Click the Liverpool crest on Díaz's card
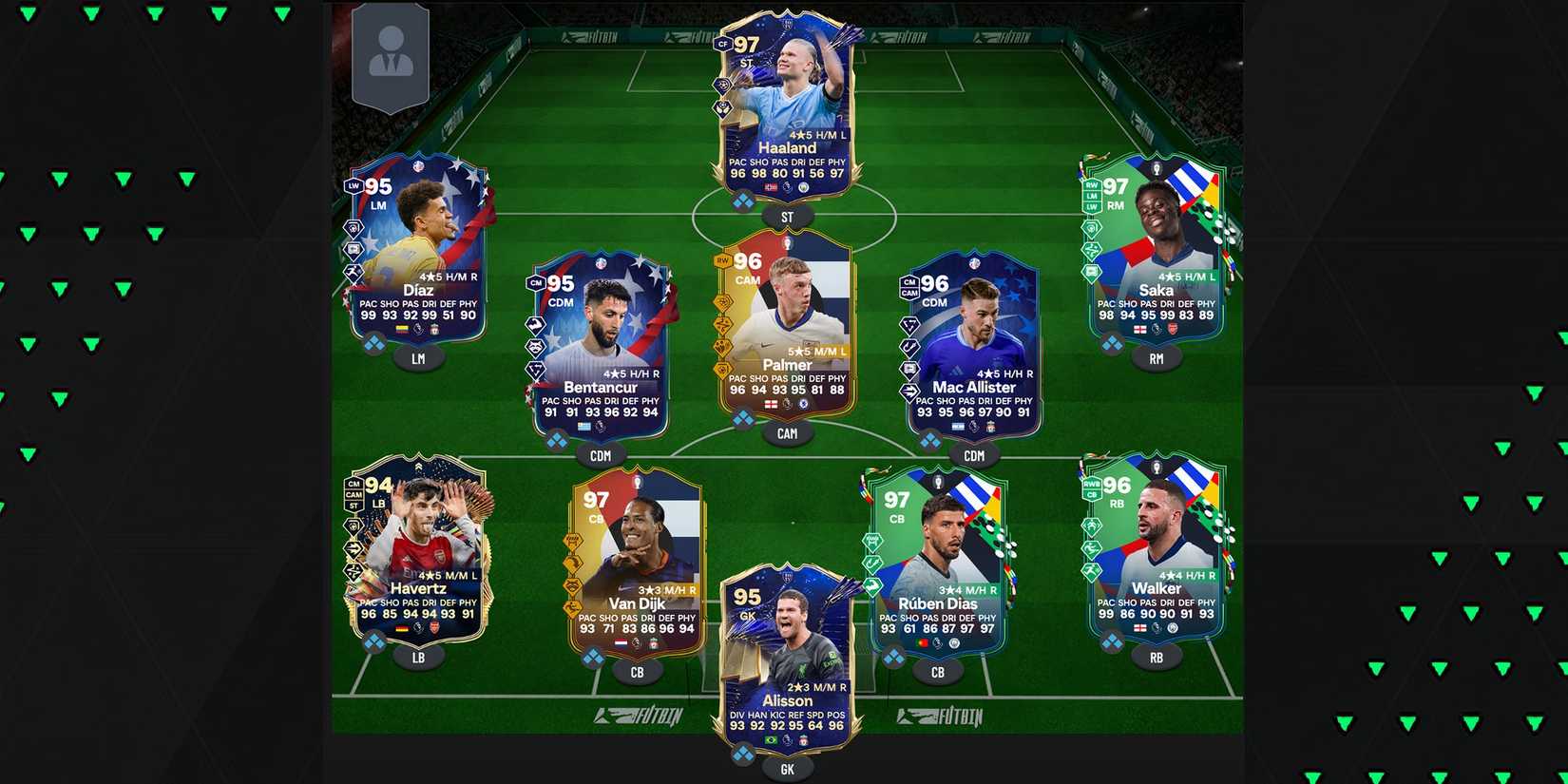 [x=435, y=330]
